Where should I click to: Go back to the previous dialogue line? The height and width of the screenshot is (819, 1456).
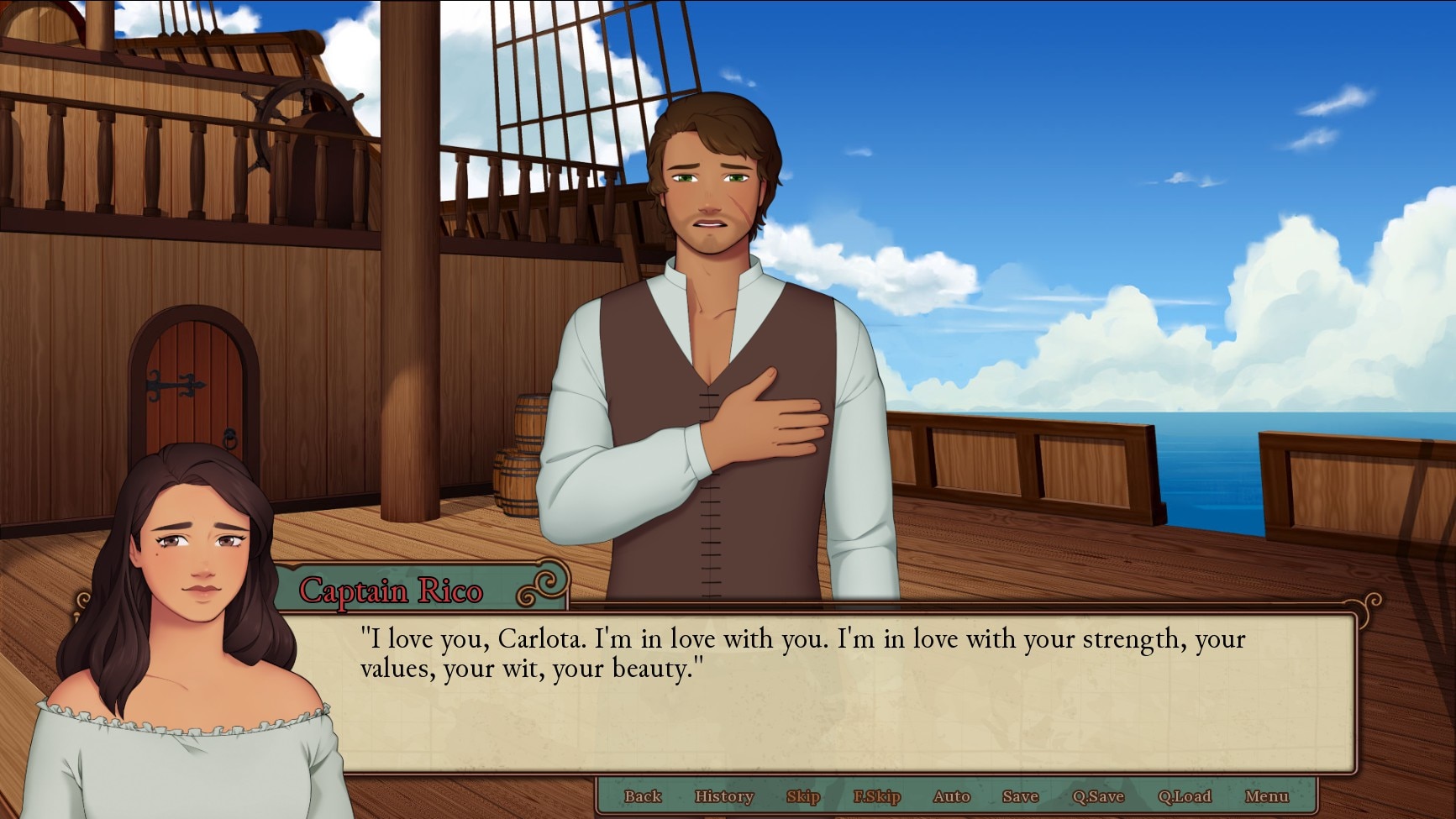pos(643,796)
